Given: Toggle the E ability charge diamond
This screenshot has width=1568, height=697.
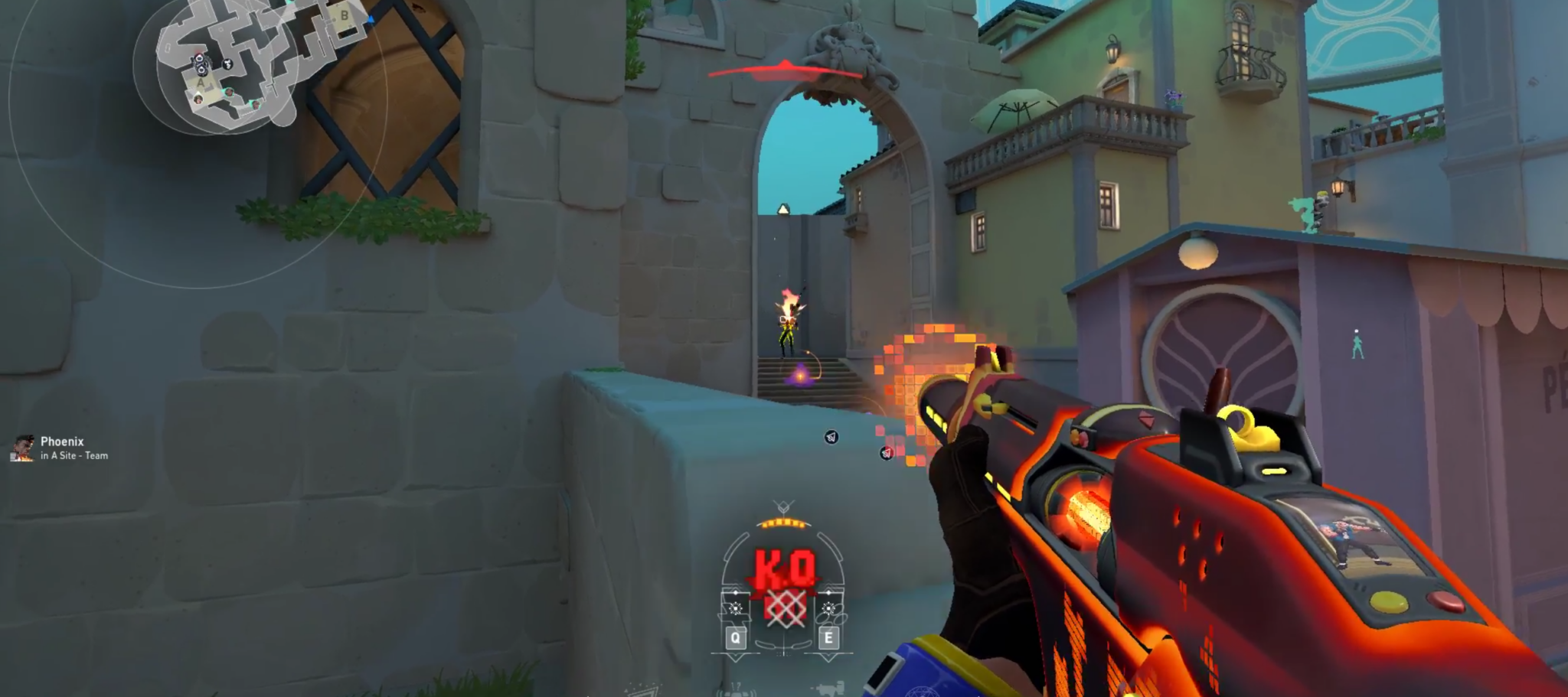Looking at the screenshot, I should (828, 592).
